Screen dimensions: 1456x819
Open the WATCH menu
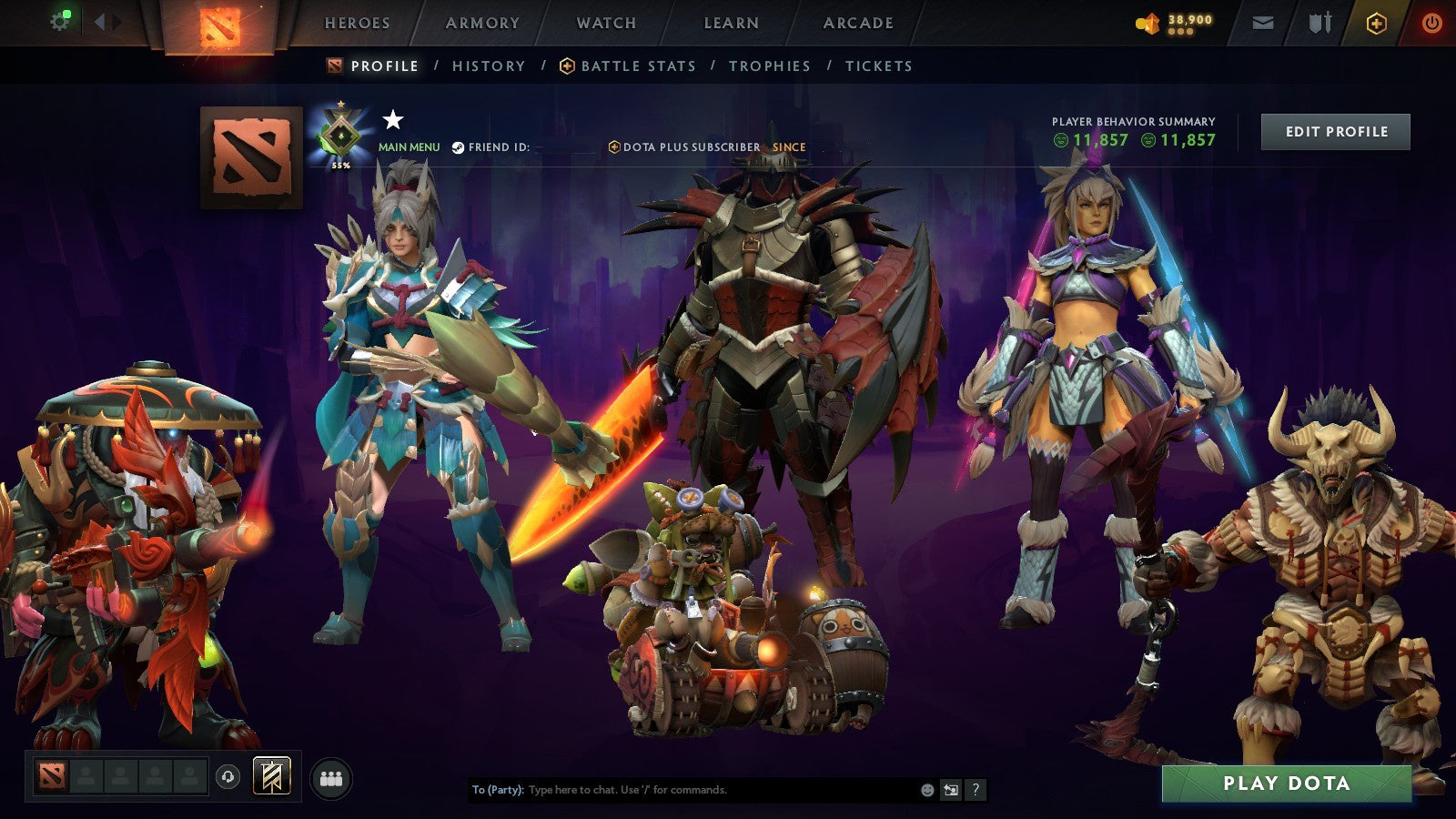(x=604, y=24)
